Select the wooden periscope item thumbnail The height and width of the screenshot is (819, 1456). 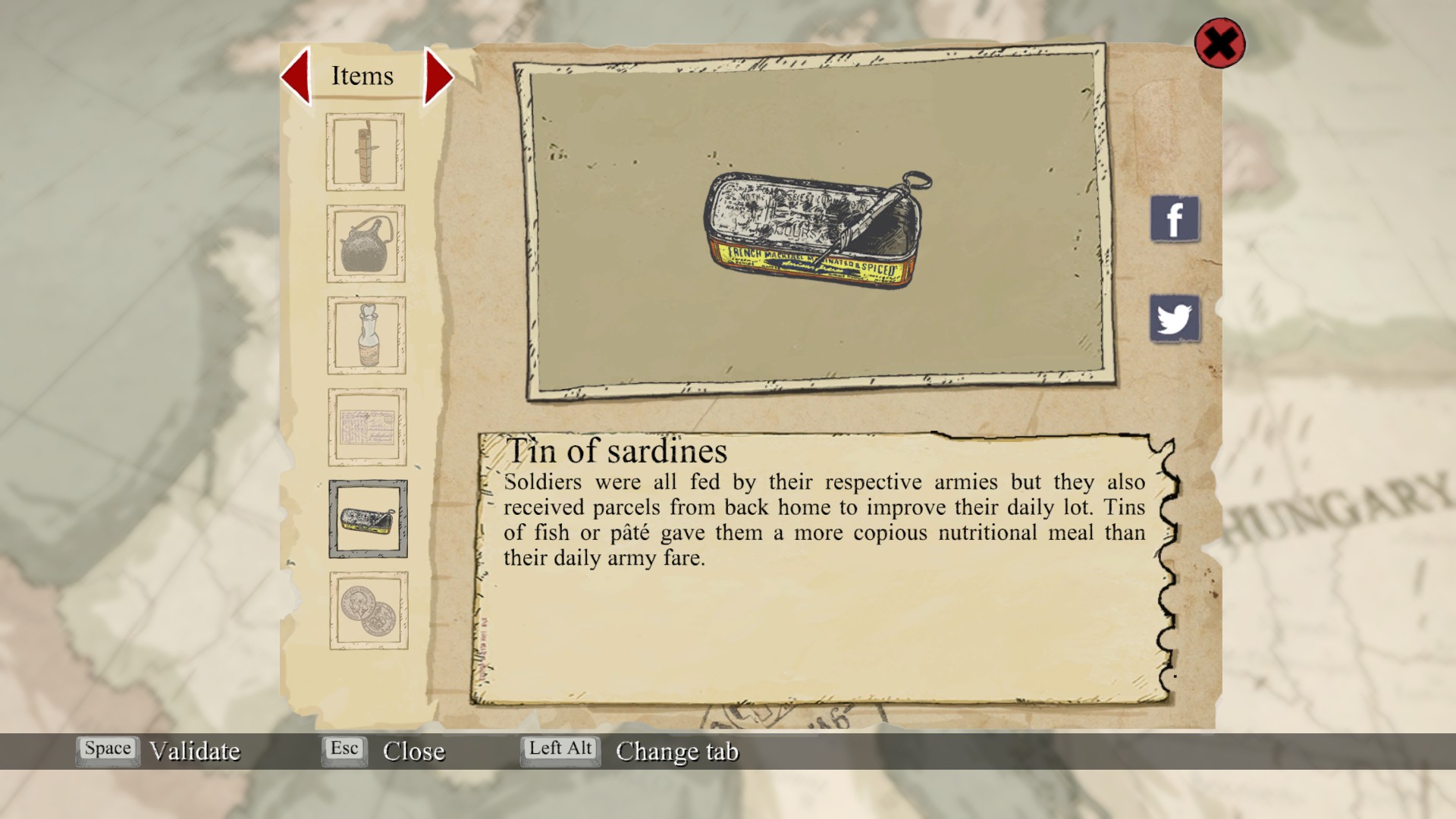pos(365,152)
